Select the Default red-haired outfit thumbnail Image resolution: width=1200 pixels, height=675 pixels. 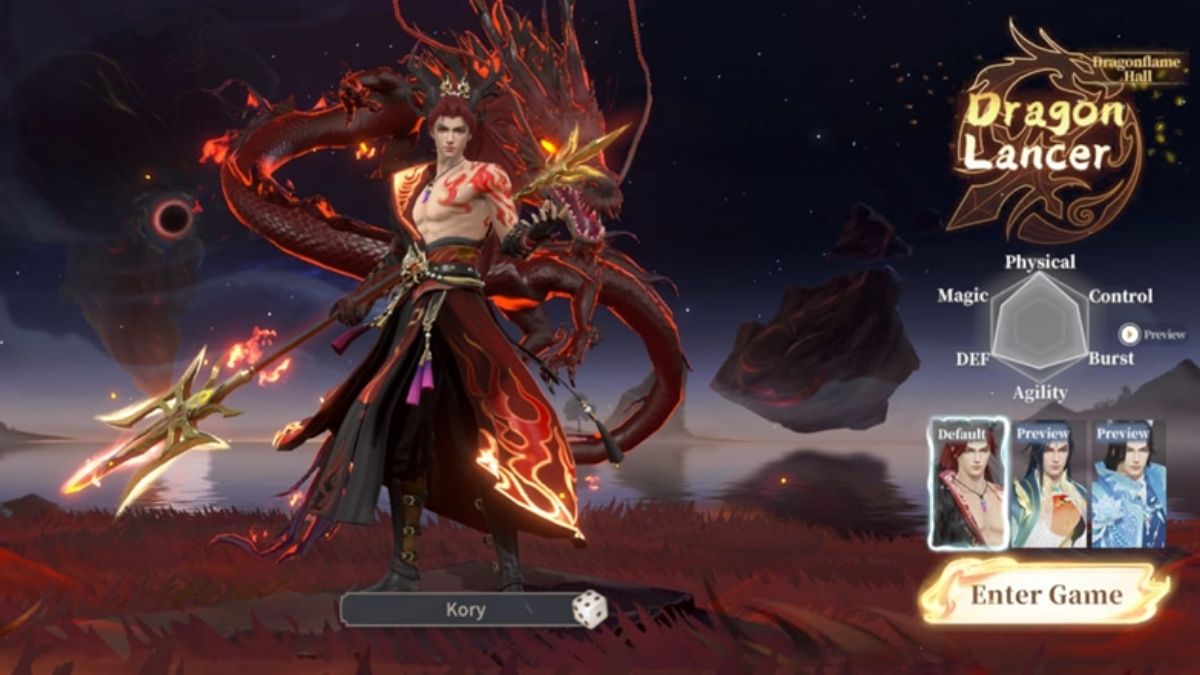pyautogui.click(x=967, y=485)
